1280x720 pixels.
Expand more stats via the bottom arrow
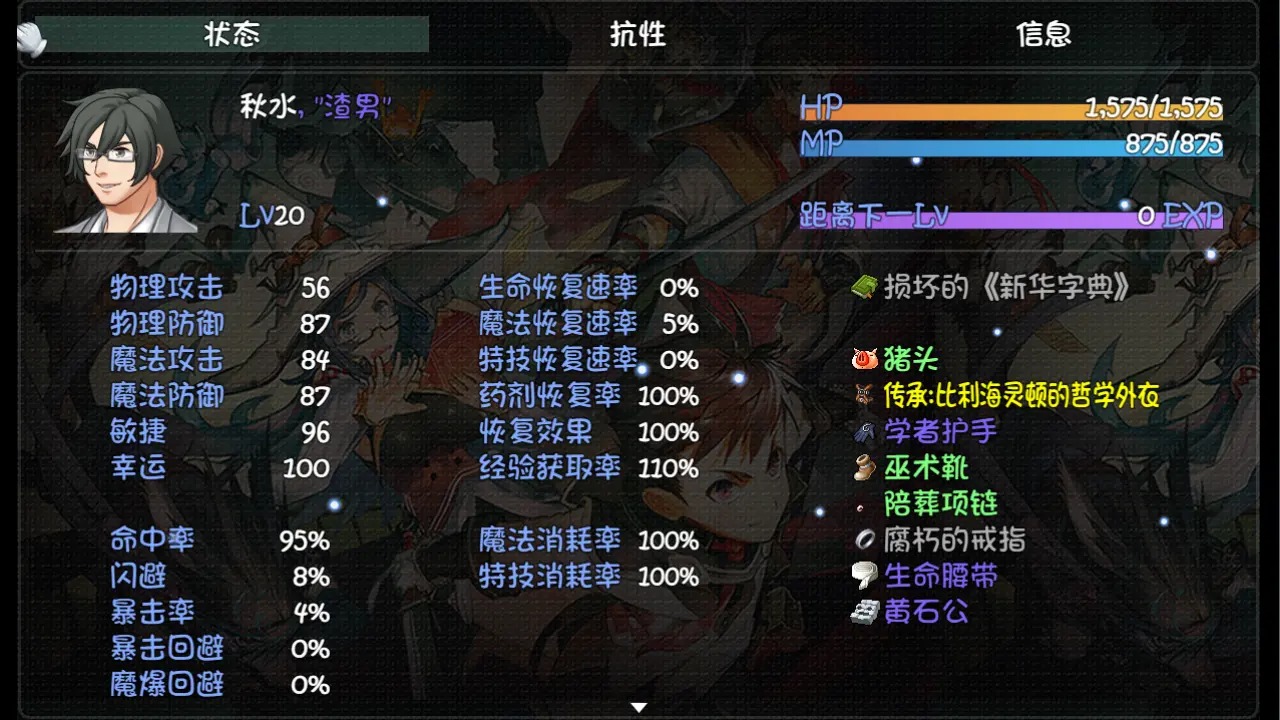tap(639, 705)
